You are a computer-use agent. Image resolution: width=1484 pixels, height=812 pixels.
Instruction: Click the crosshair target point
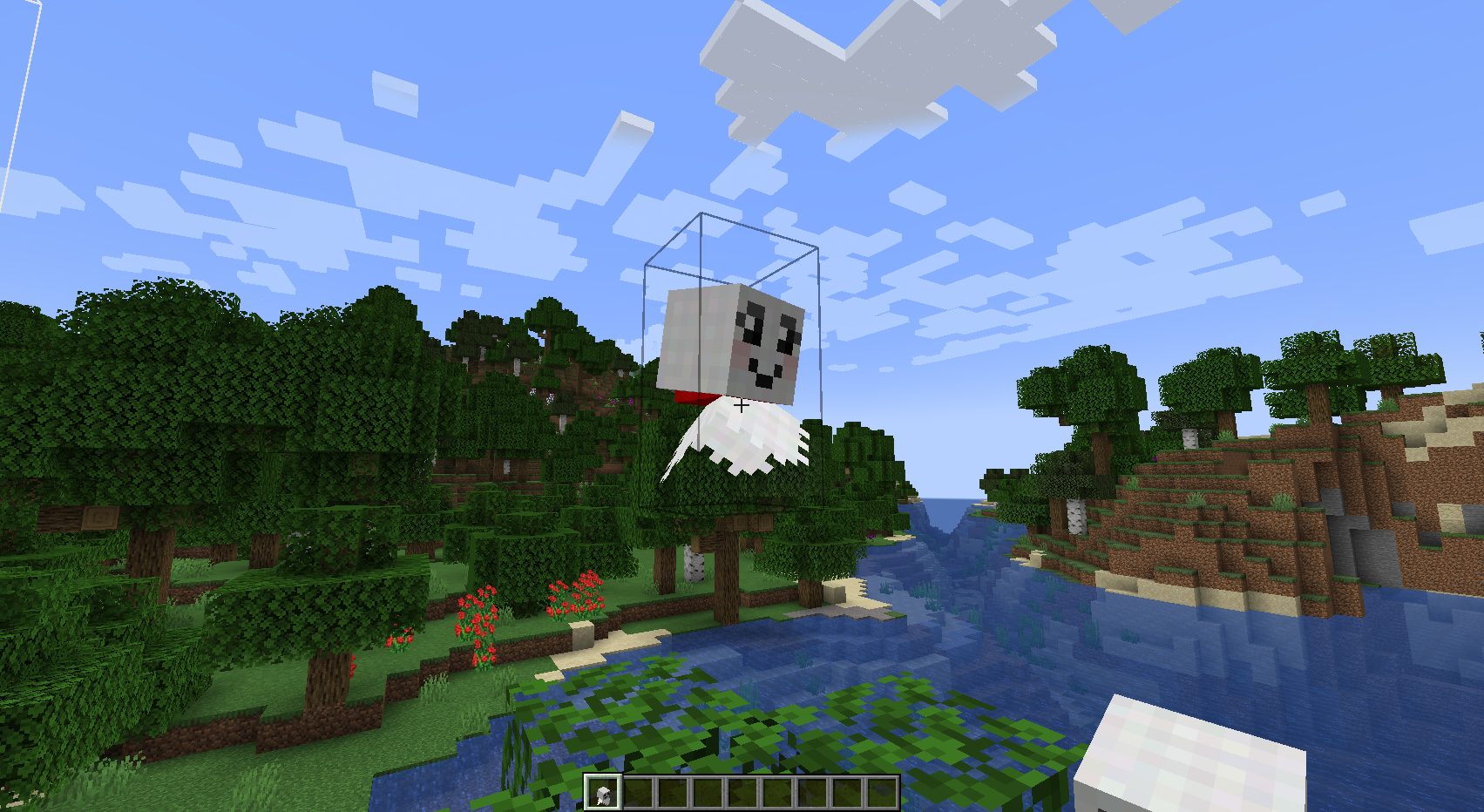coord(742,406)
